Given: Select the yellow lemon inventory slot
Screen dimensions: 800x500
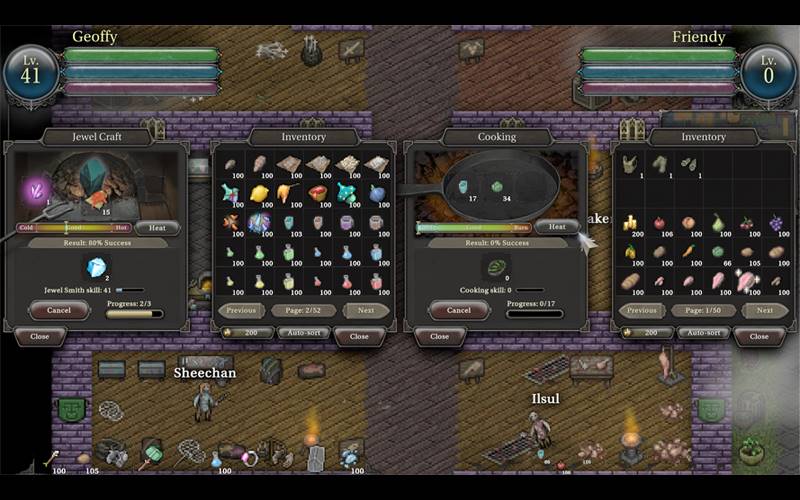Looking at the screenshot, I should pyautogui.click(x=259, y=193).
